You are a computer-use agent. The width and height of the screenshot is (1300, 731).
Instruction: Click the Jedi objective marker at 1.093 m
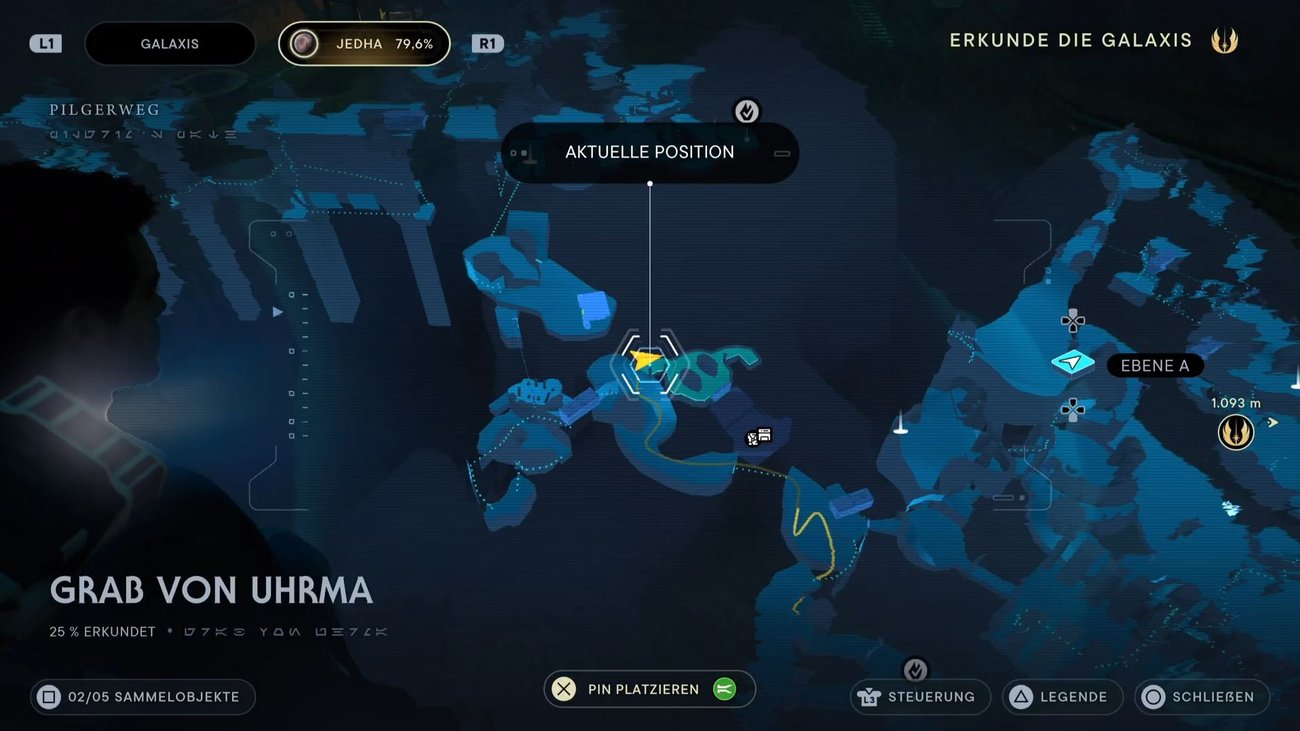[x=1236, y=432]
